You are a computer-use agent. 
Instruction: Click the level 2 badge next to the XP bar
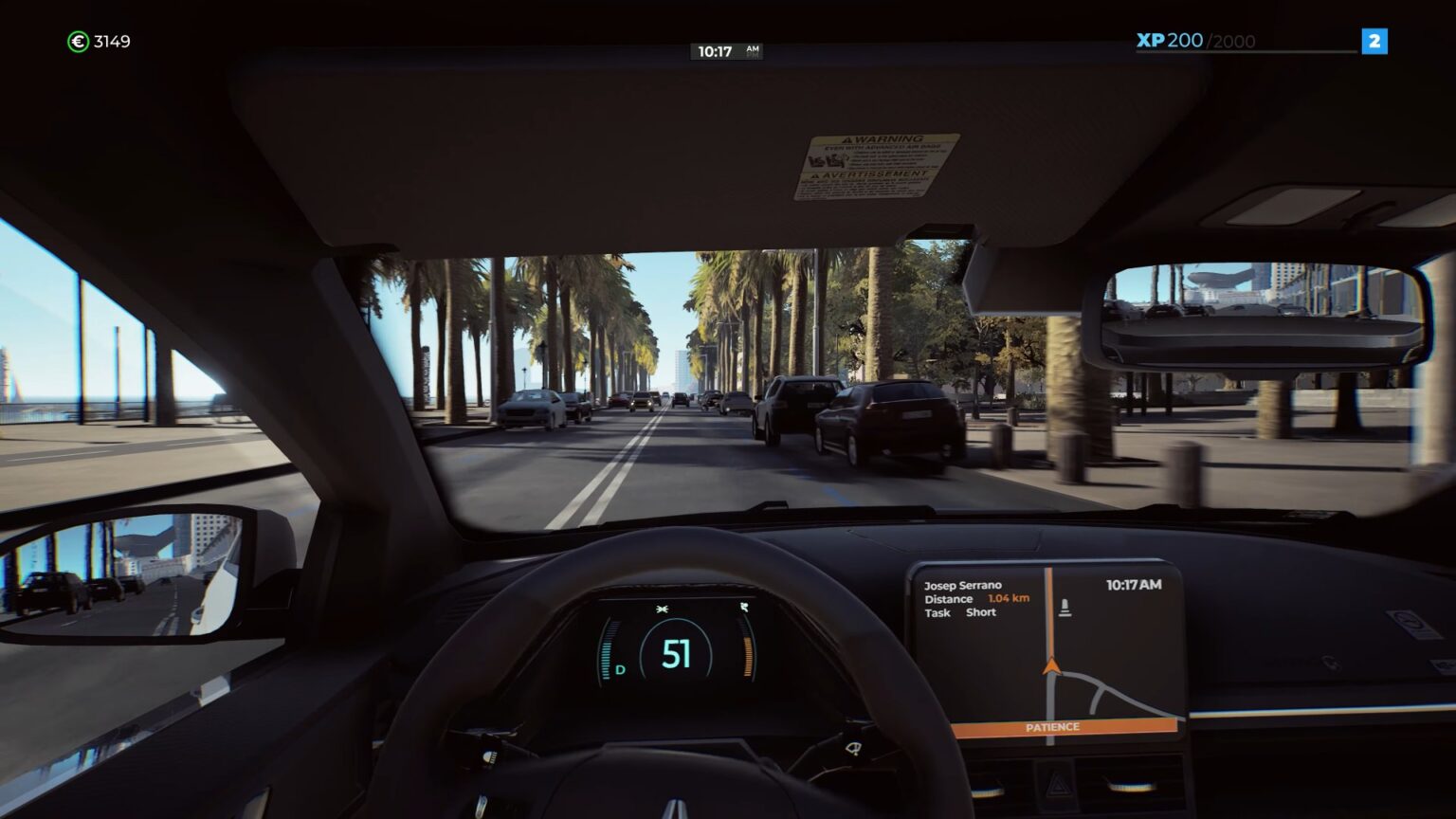pos(1375,41)
